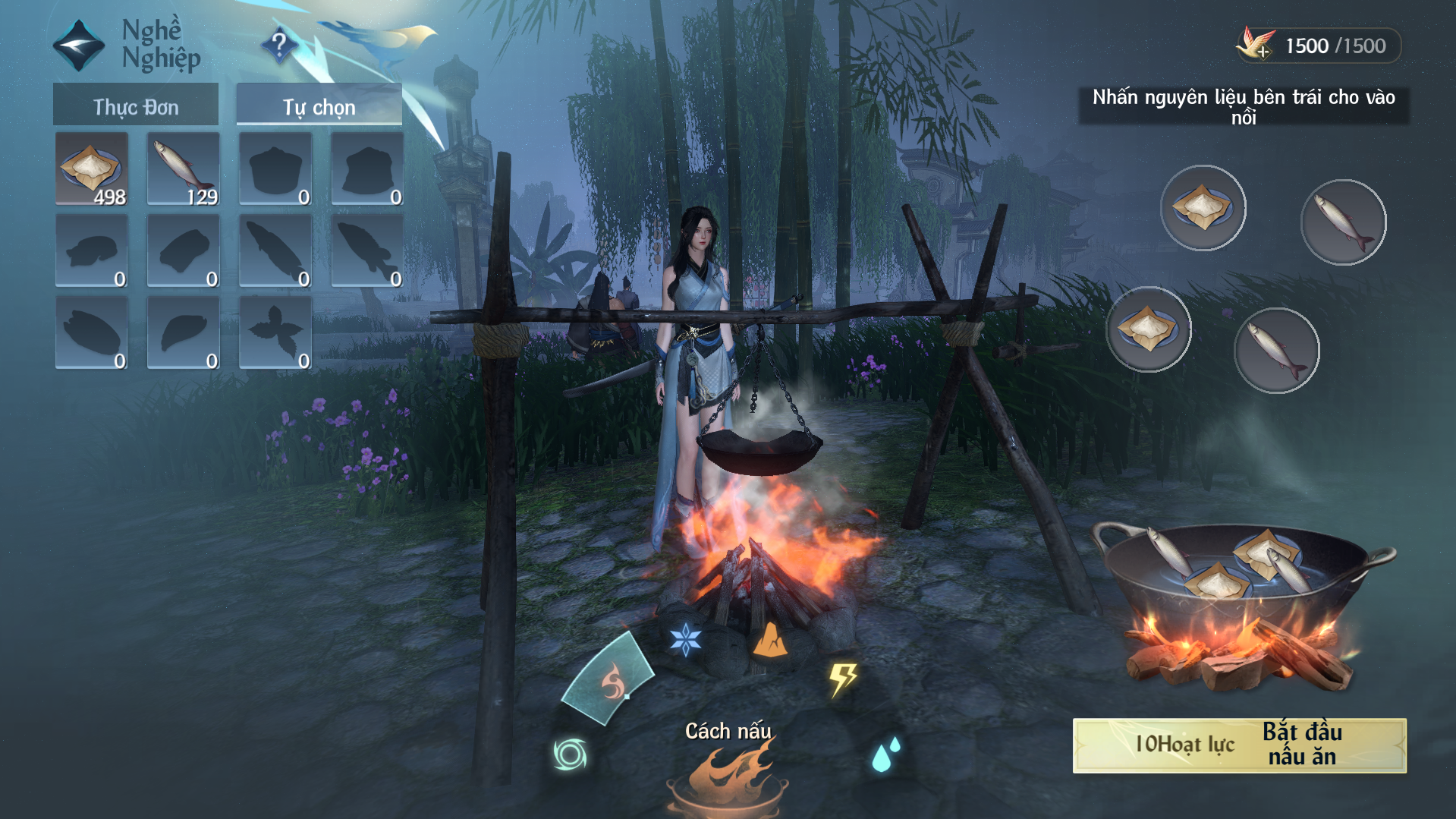Click the Bắt đầu nấu ăn button

pos(1239,745)
